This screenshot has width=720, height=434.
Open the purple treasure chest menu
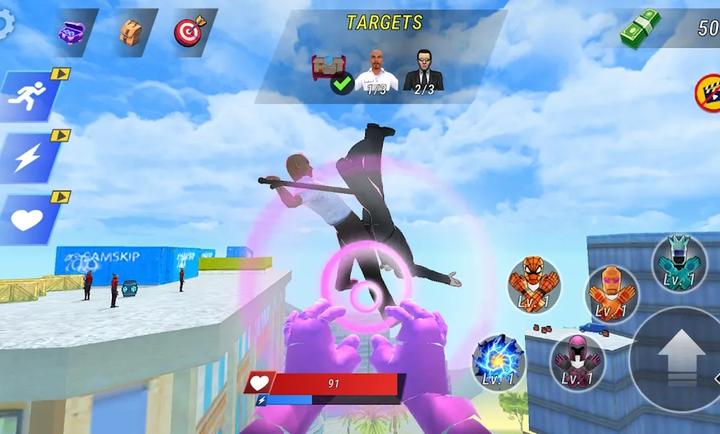coord(73,33)
